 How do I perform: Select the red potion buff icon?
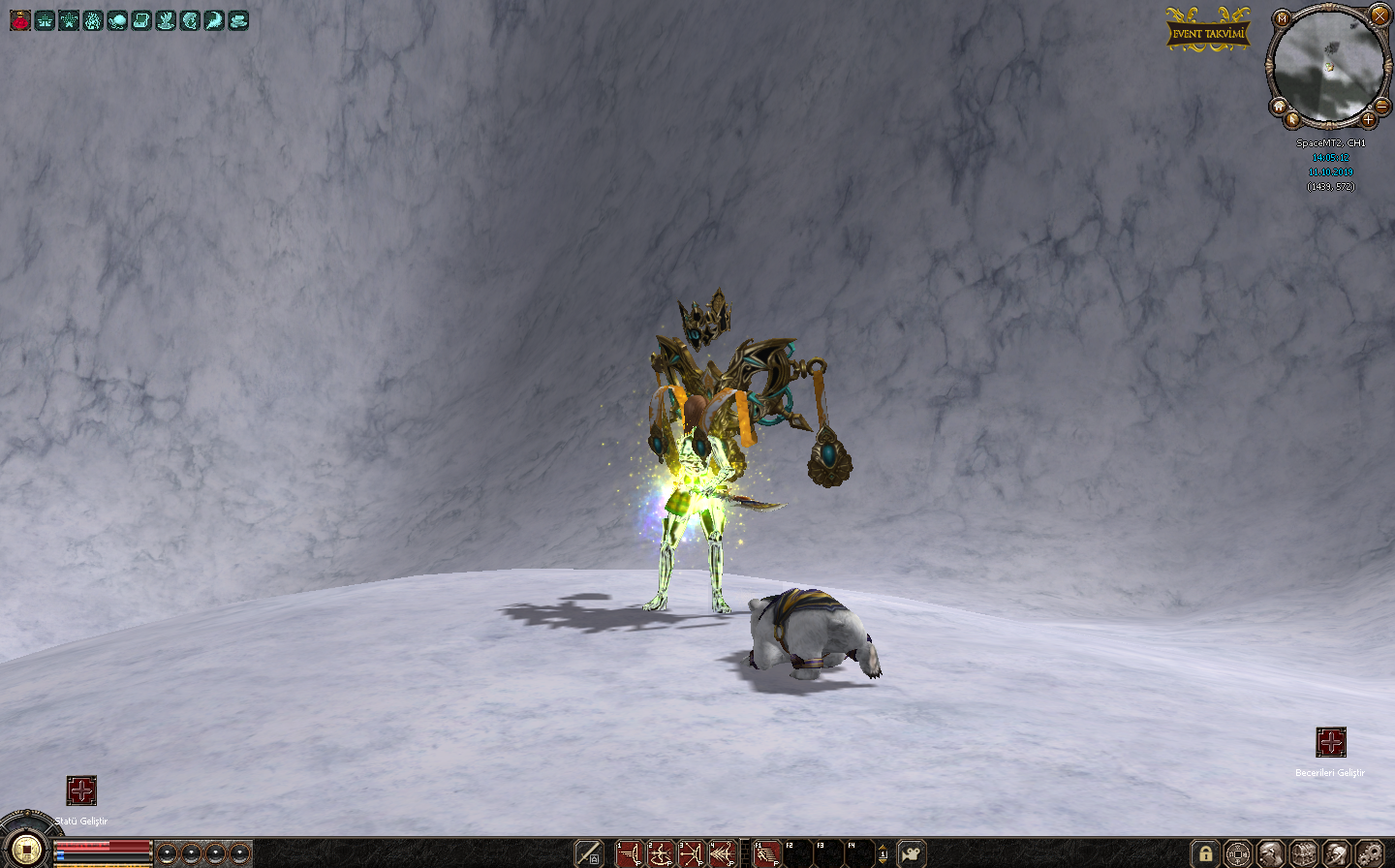click(20, 20)
